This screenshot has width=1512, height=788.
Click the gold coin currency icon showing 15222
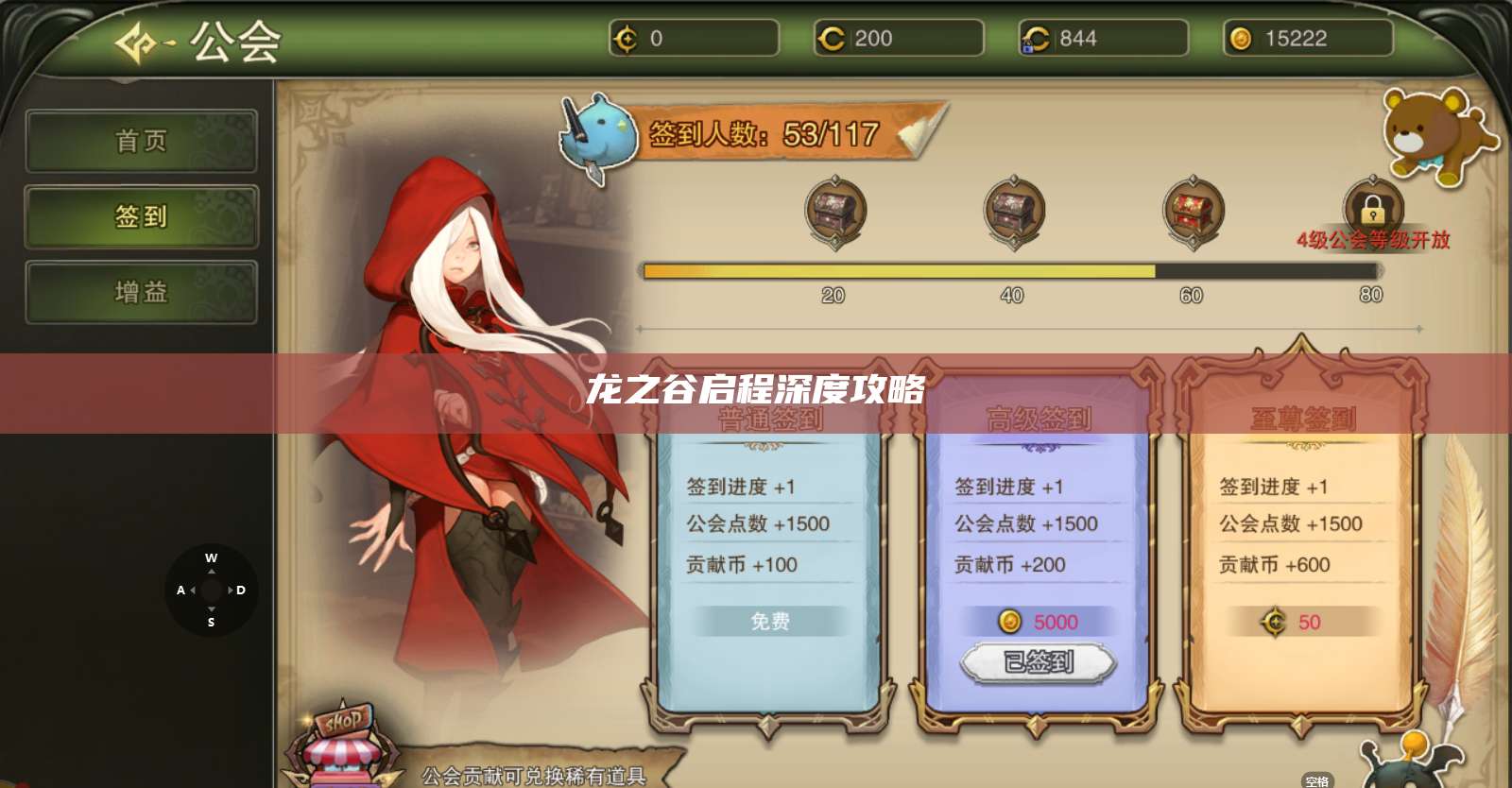coord(1239,39)
